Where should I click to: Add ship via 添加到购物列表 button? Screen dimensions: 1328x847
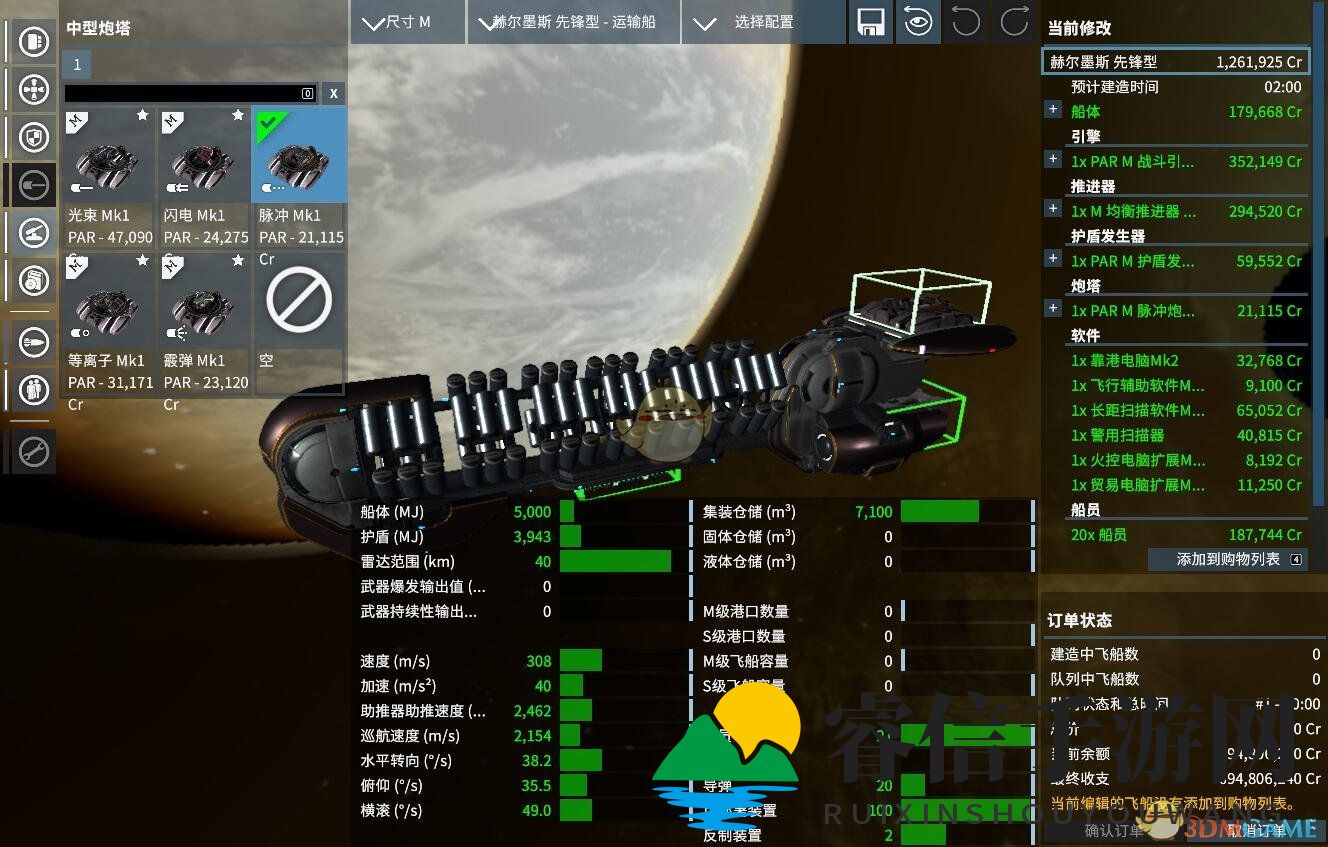click(x=1228, y=560)
